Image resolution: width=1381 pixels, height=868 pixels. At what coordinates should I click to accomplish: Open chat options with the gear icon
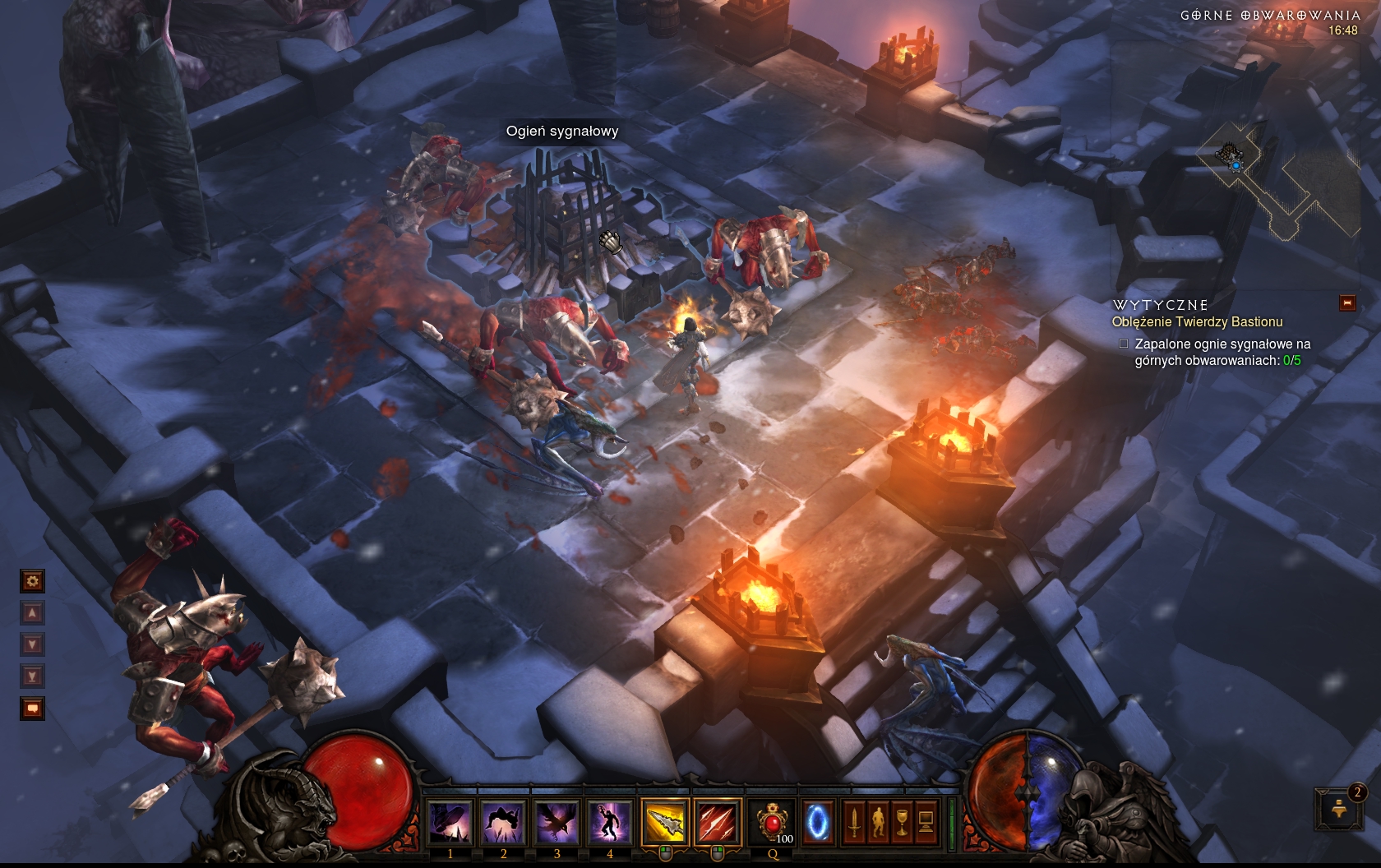coord(32,582)
